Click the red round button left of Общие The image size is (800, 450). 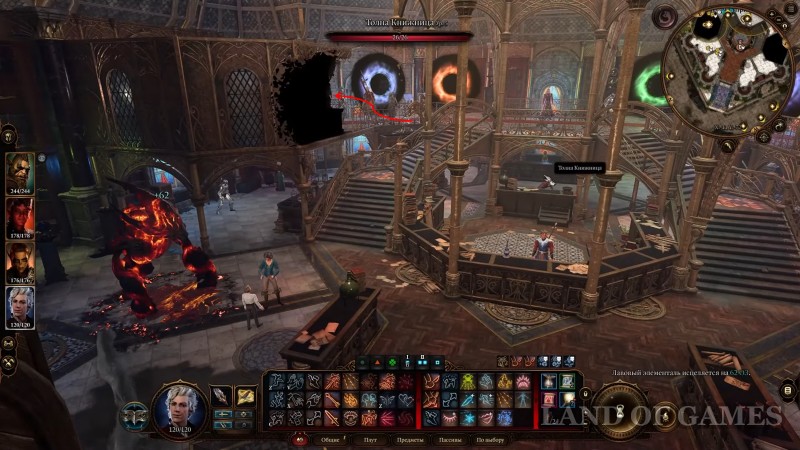298,440
